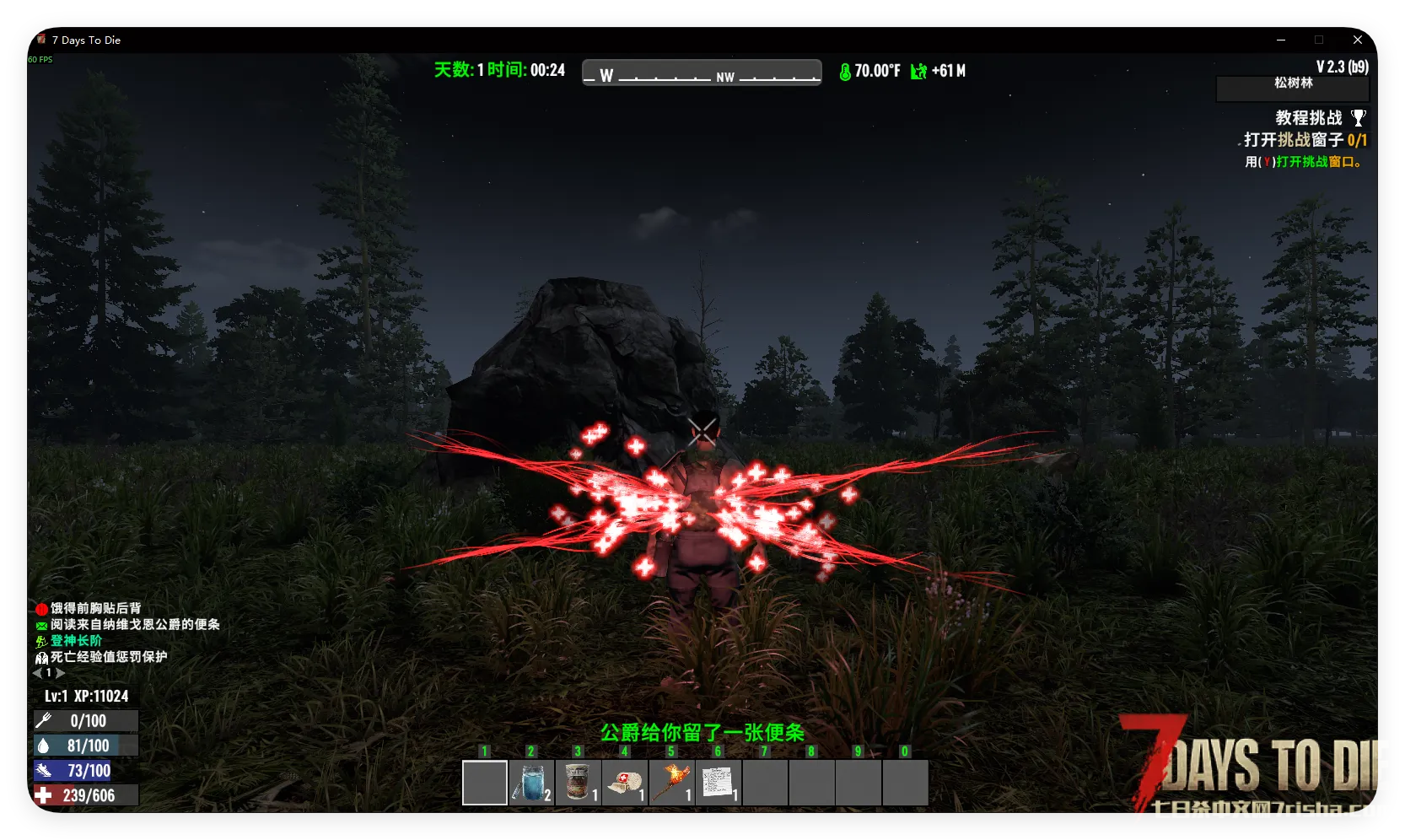This screenshot has height=840, width=1405.
Task: Select the water jar hotbar slot
Action: coord(531,783)
